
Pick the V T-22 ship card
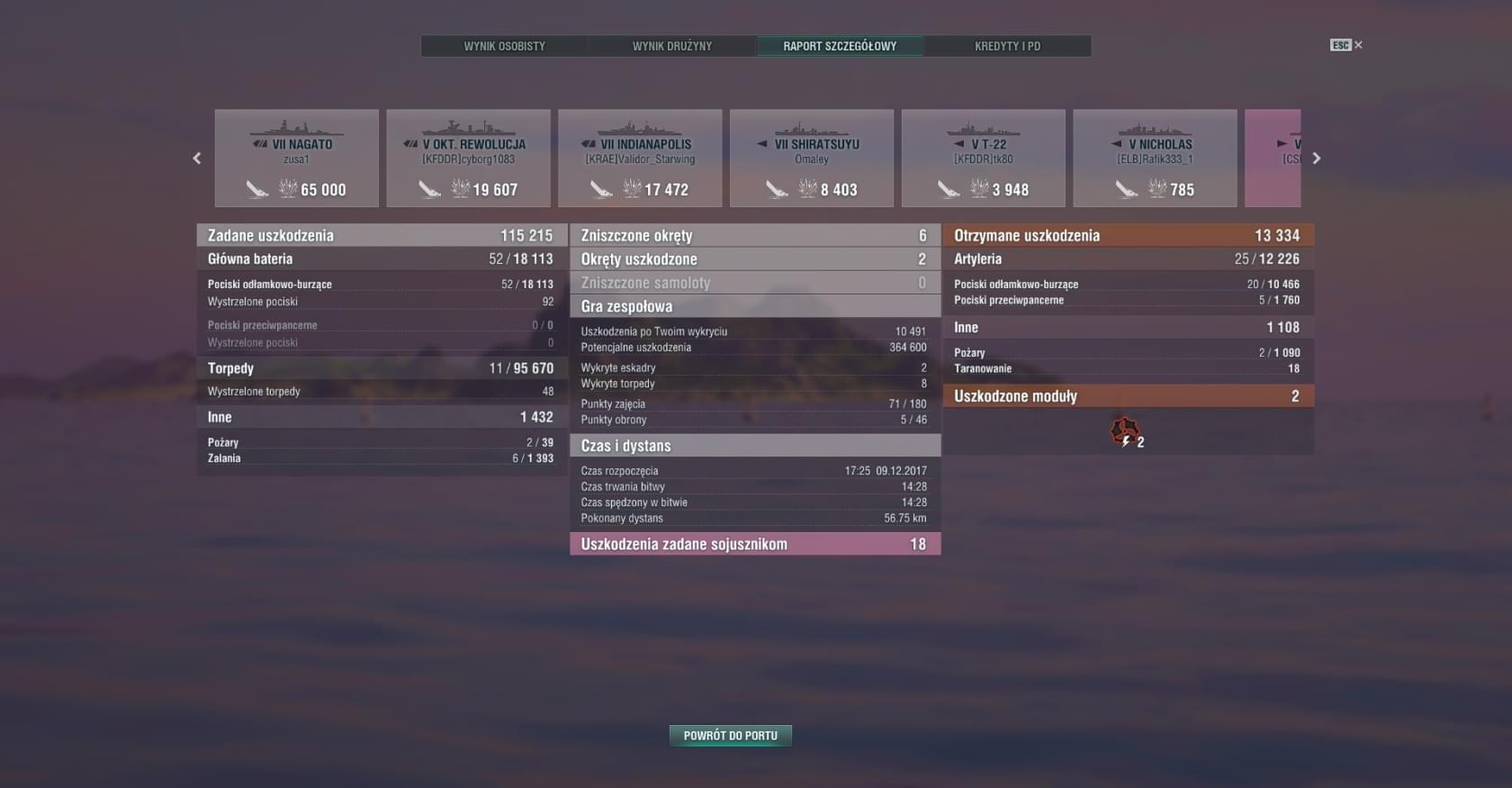click(984, 159)
